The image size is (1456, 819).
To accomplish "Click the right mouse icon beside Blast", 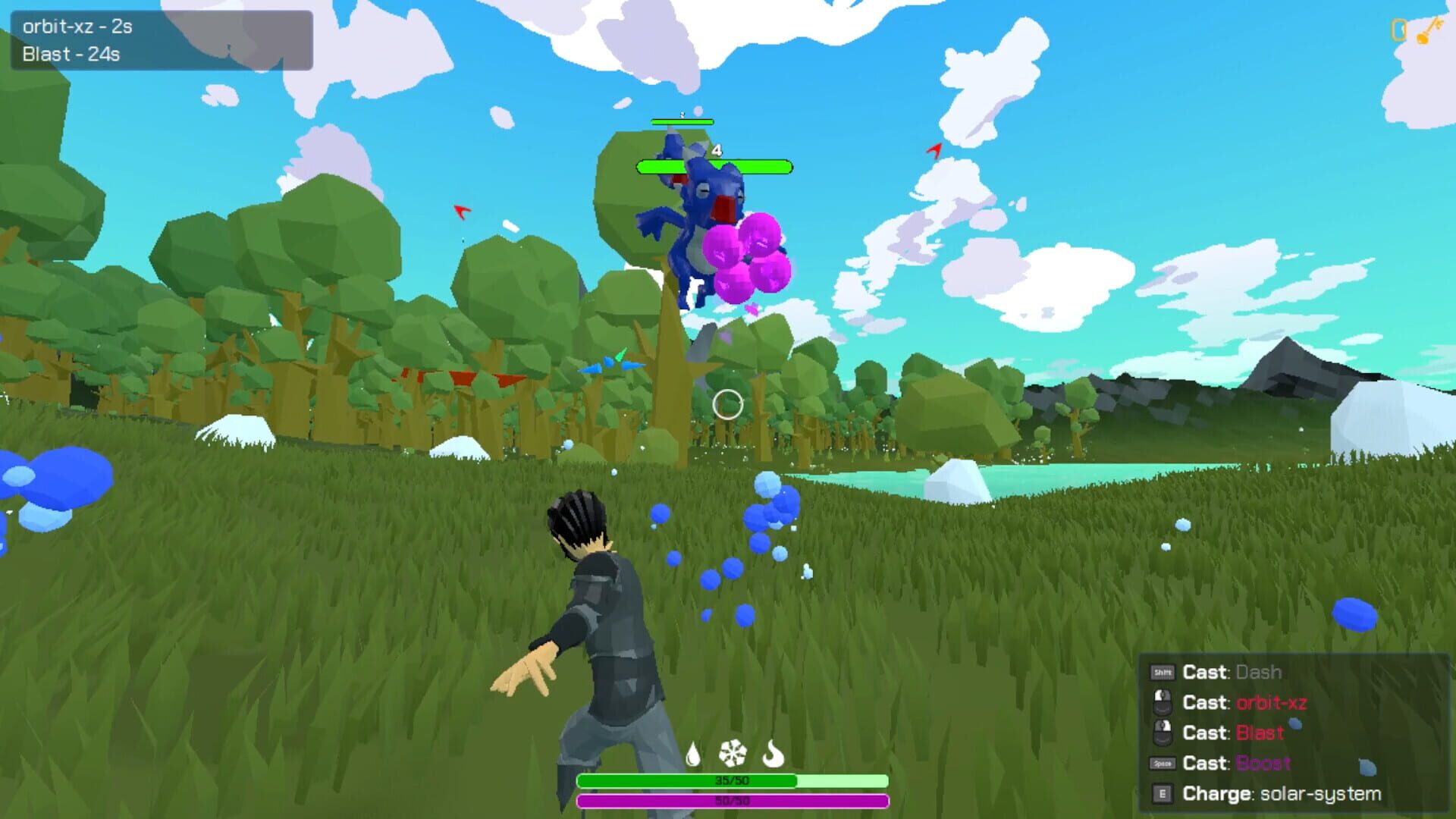I will click(1164, 733).
